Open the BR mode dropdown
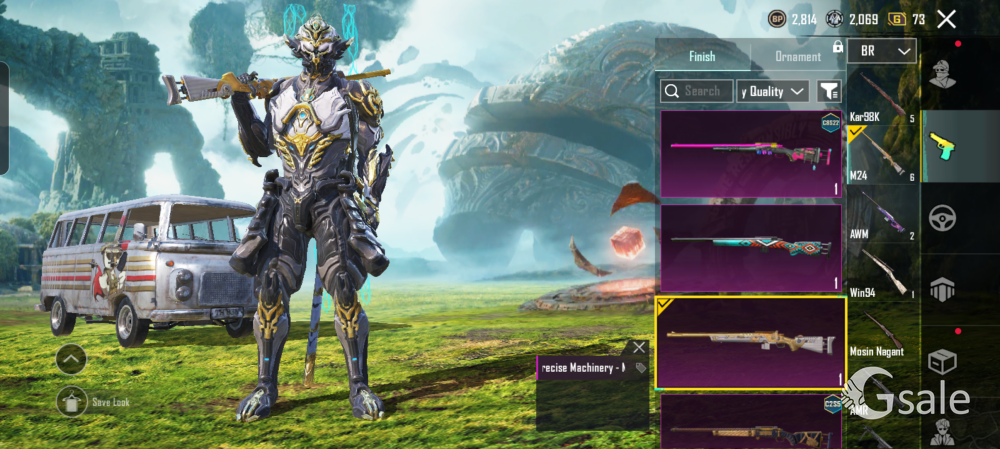Viewport: 1000px width, 449px height. [882, 51]
